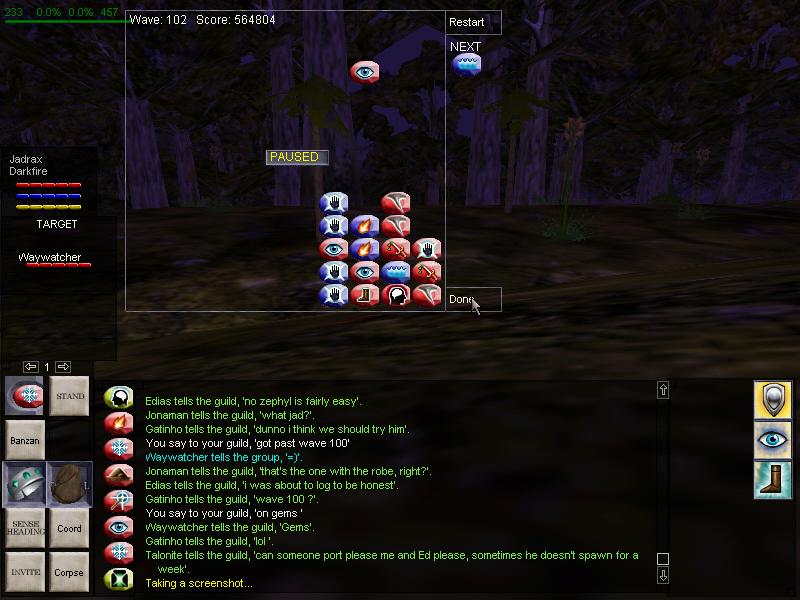Screen dimensions: 800x600
Task: Target Waywatcher in the group window
Action: click(49, 258)
